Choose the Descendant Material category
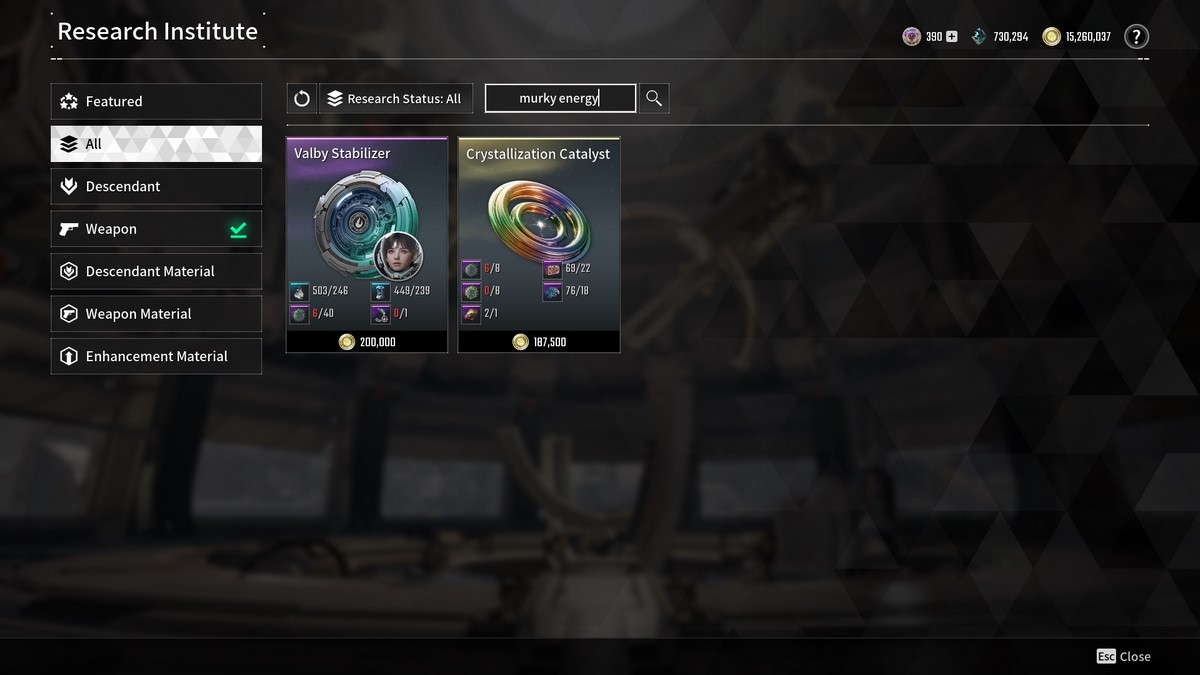 (x=156, y=272)
